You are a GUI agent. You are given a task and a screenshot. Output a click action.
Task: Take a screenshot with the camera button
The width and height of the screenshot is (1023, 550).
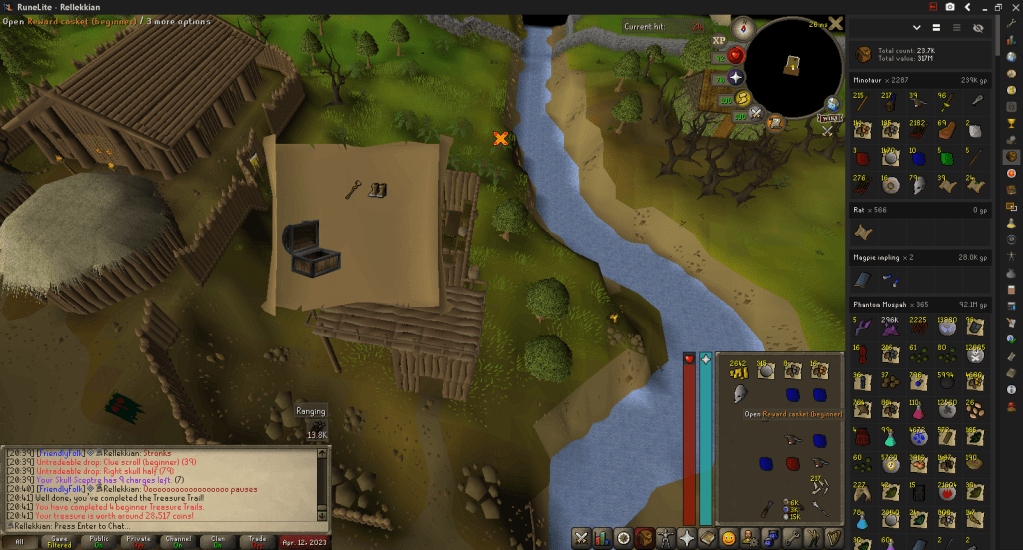[x=949, y=7]
